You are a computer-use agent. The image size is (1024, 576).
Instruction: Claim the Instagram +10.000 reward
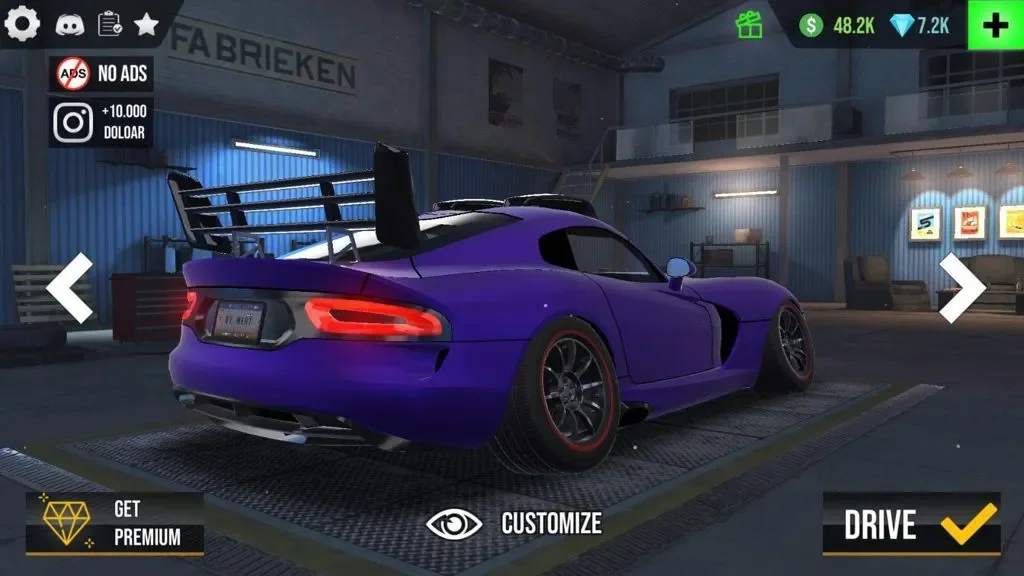point(101,122)
